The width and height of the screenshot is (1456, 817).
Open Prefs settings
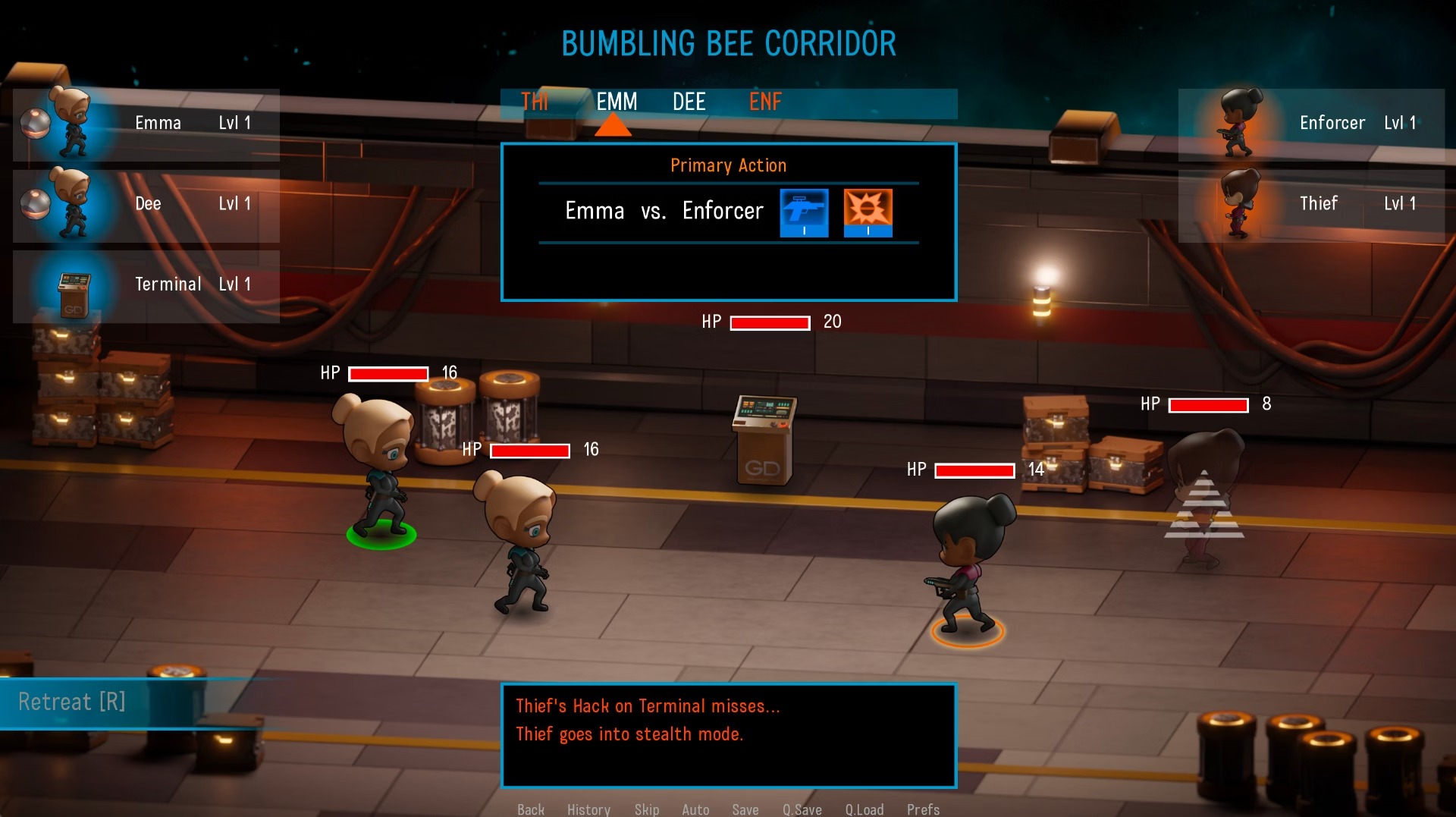click(x=923, y=809)
